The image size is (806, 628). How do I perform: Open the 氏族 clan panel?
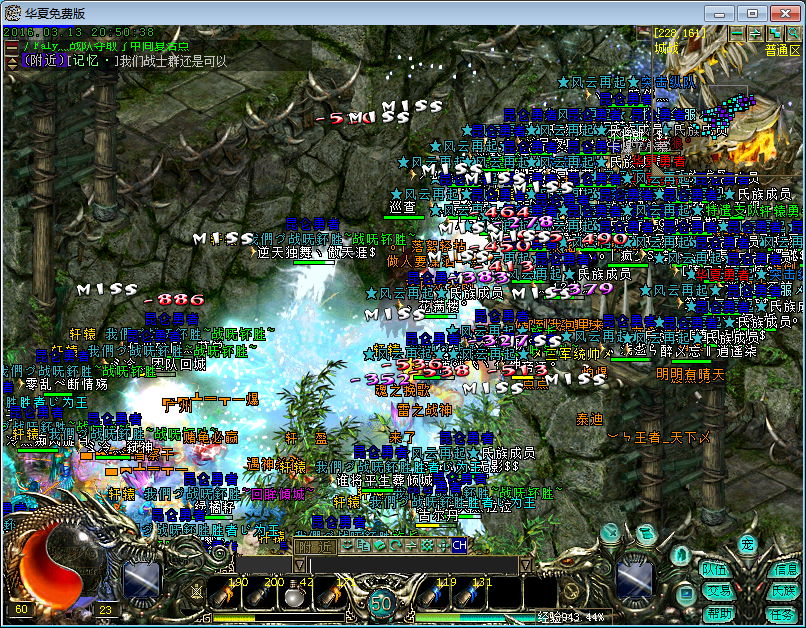click(x=784, y=592)
